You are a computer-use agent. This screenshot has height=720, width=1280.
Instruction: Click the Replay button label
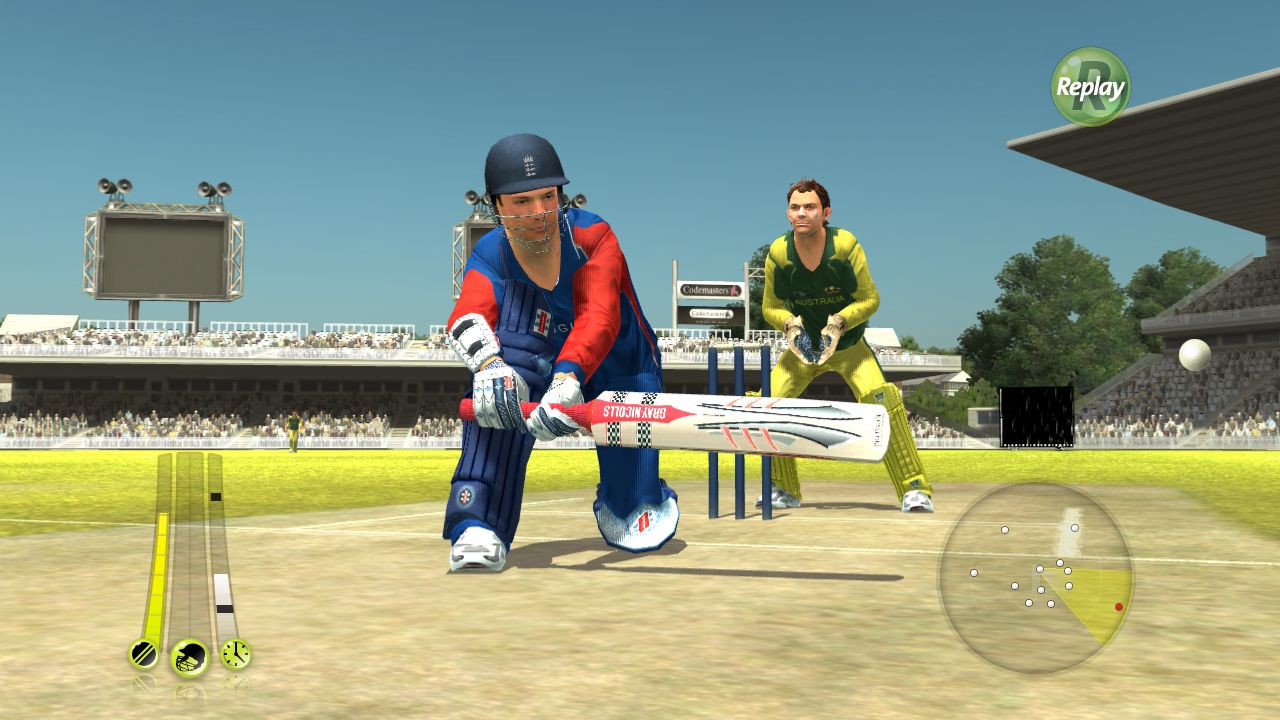click(x=1089, y=86)
